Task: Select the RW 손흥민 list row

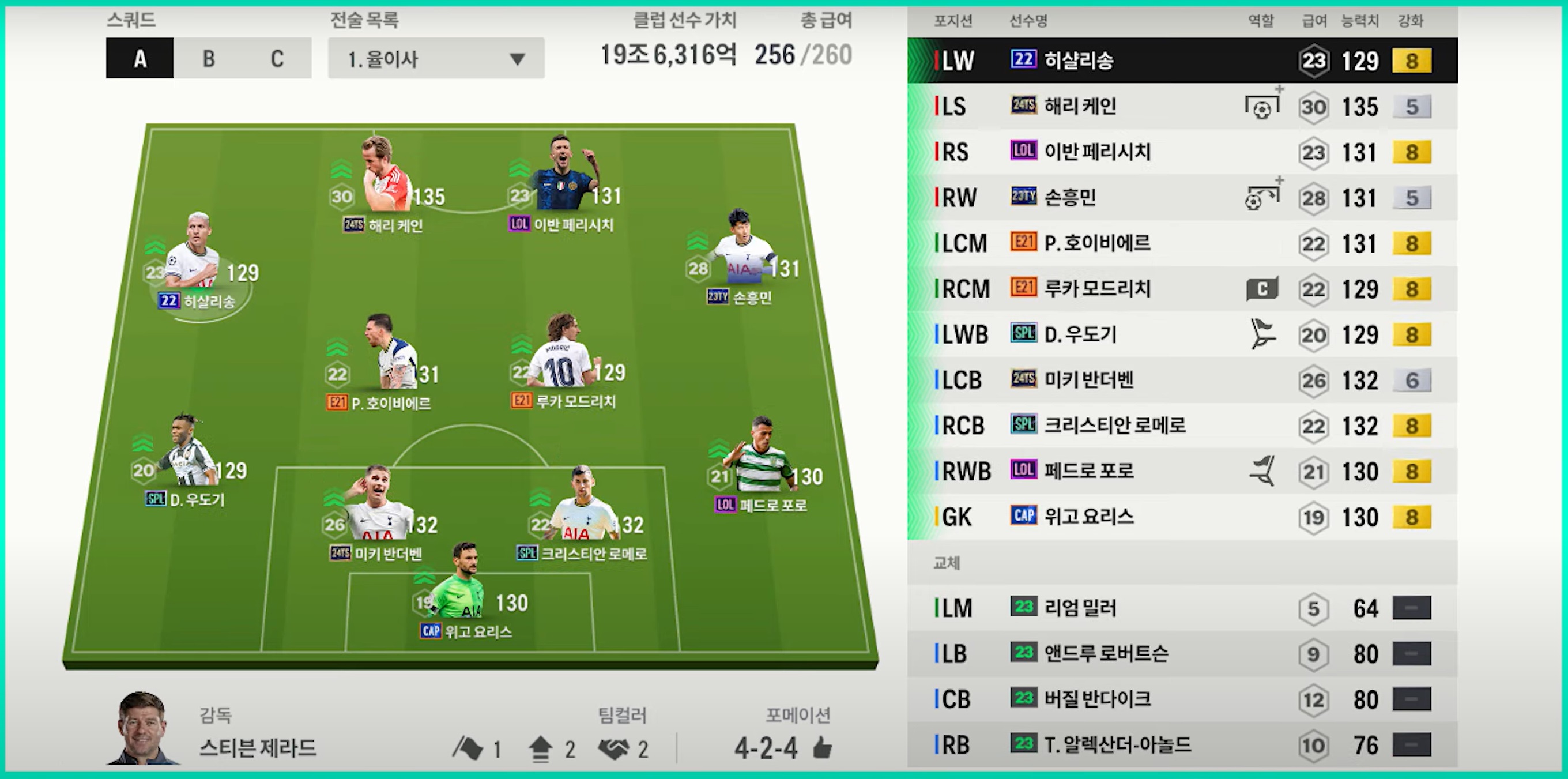Action: pyautogui.click(x=1181, y=198)
